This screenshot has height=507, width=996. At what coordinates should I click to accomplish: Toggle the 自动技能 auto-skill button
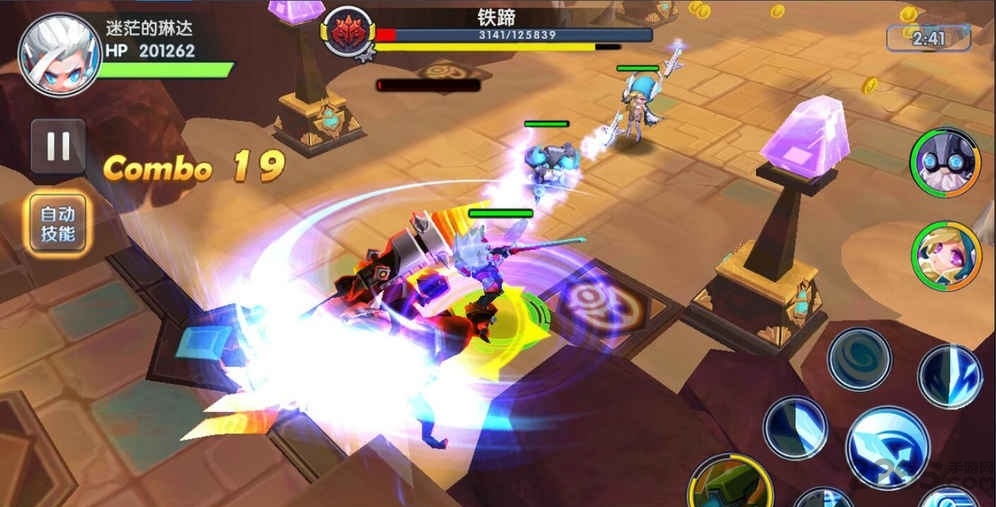[x=59, y=223]
